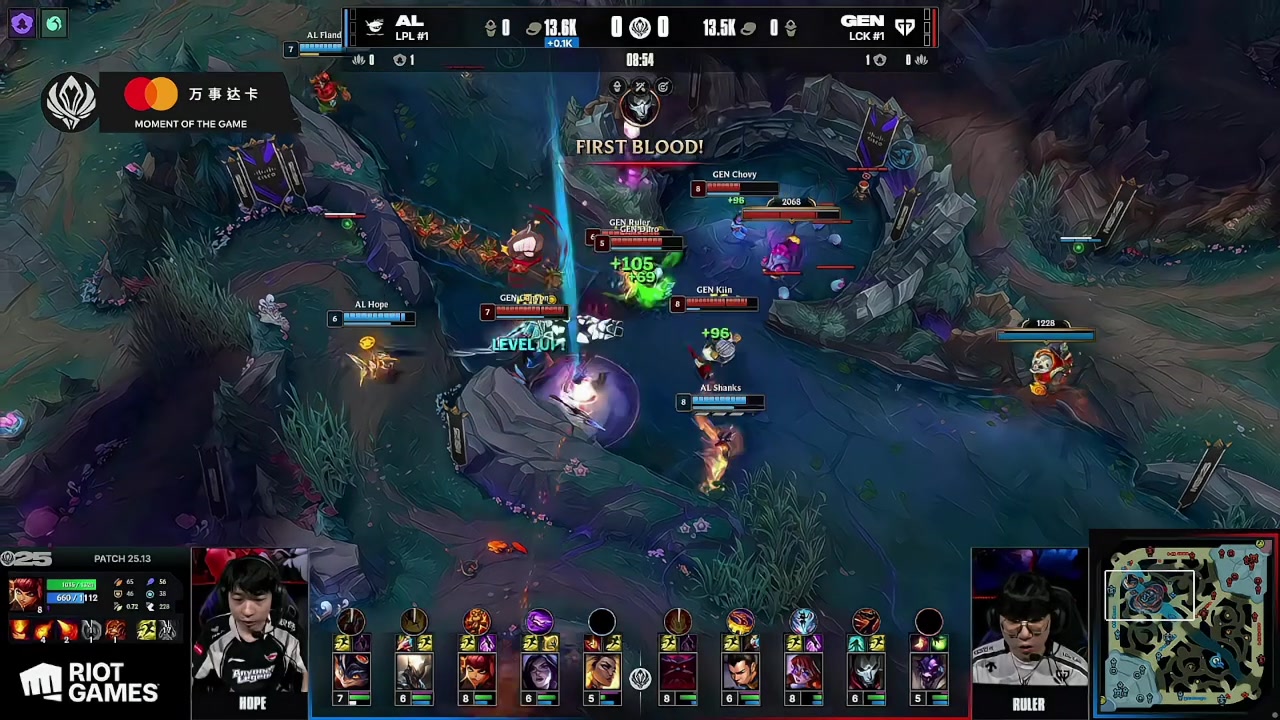Click the purple drake icon at the top left

[21, 23]
